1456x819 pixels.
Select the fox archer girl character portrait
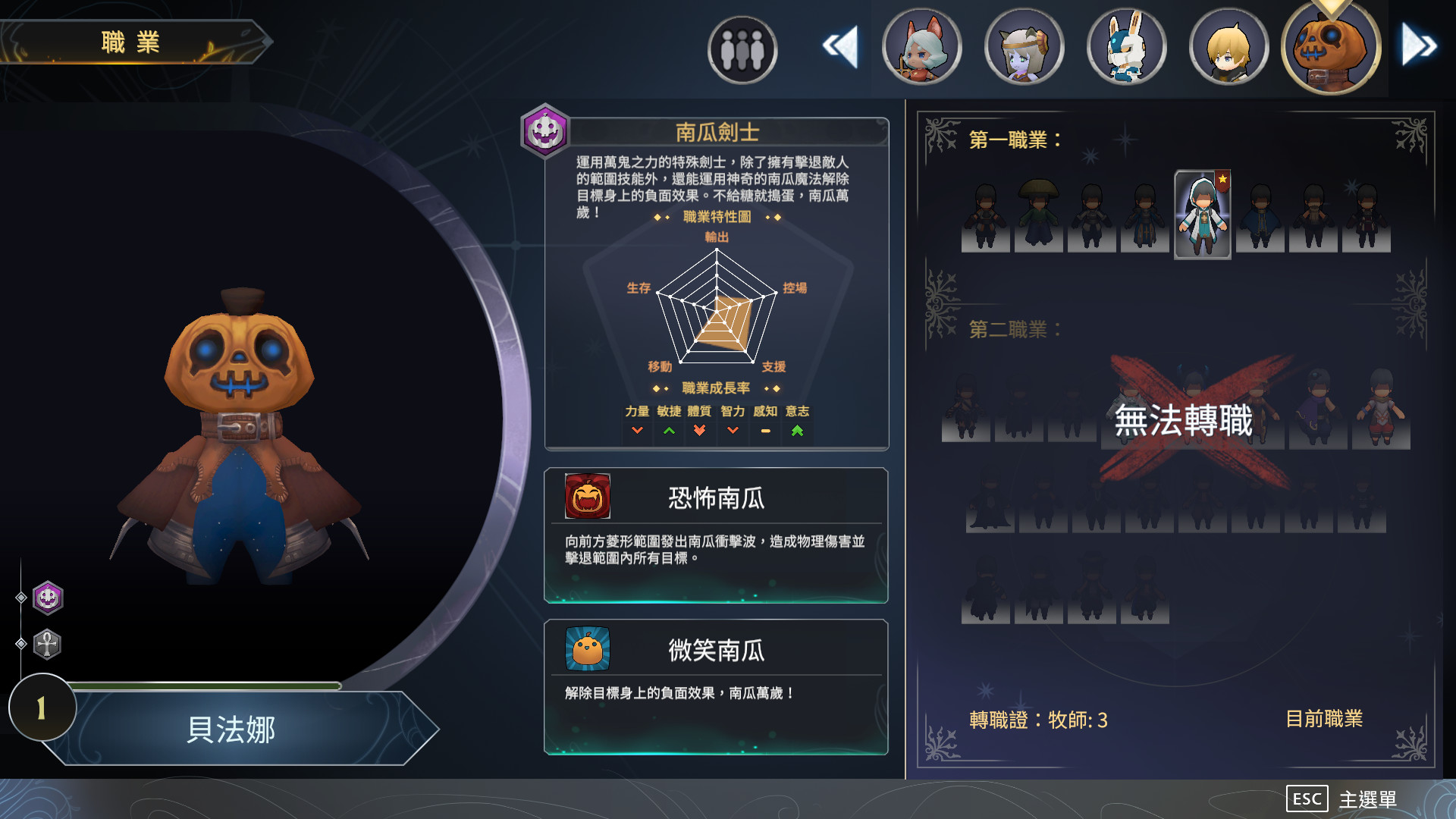pos(921,46)
